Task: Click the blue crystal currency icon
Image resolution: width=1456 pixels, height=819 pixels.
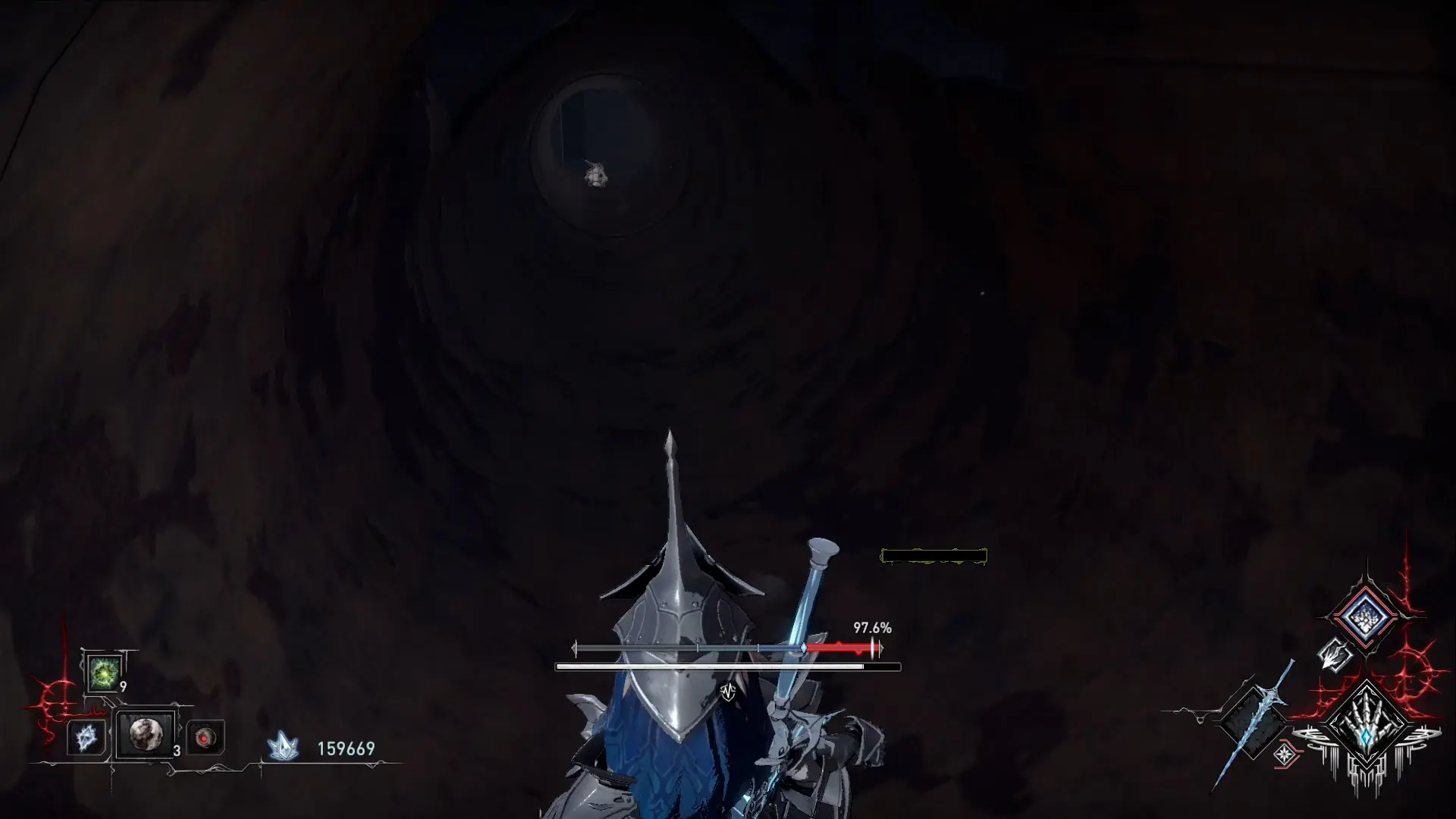Action: tap(283, 747)
